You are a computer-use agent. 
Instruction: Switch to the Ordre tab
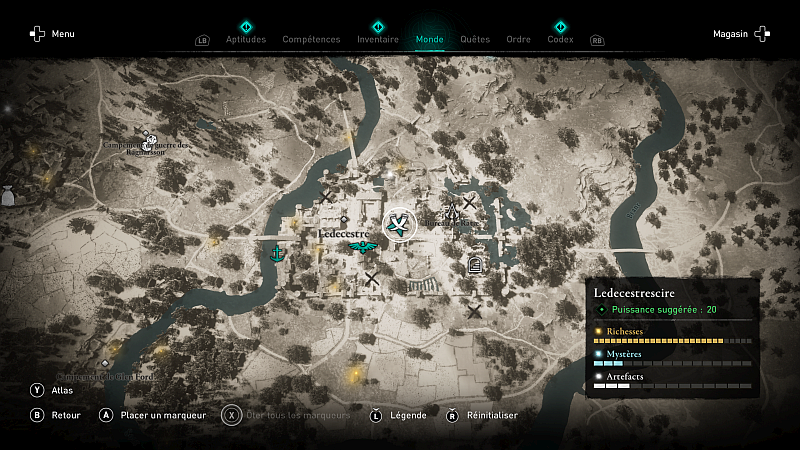click(518, 40)
